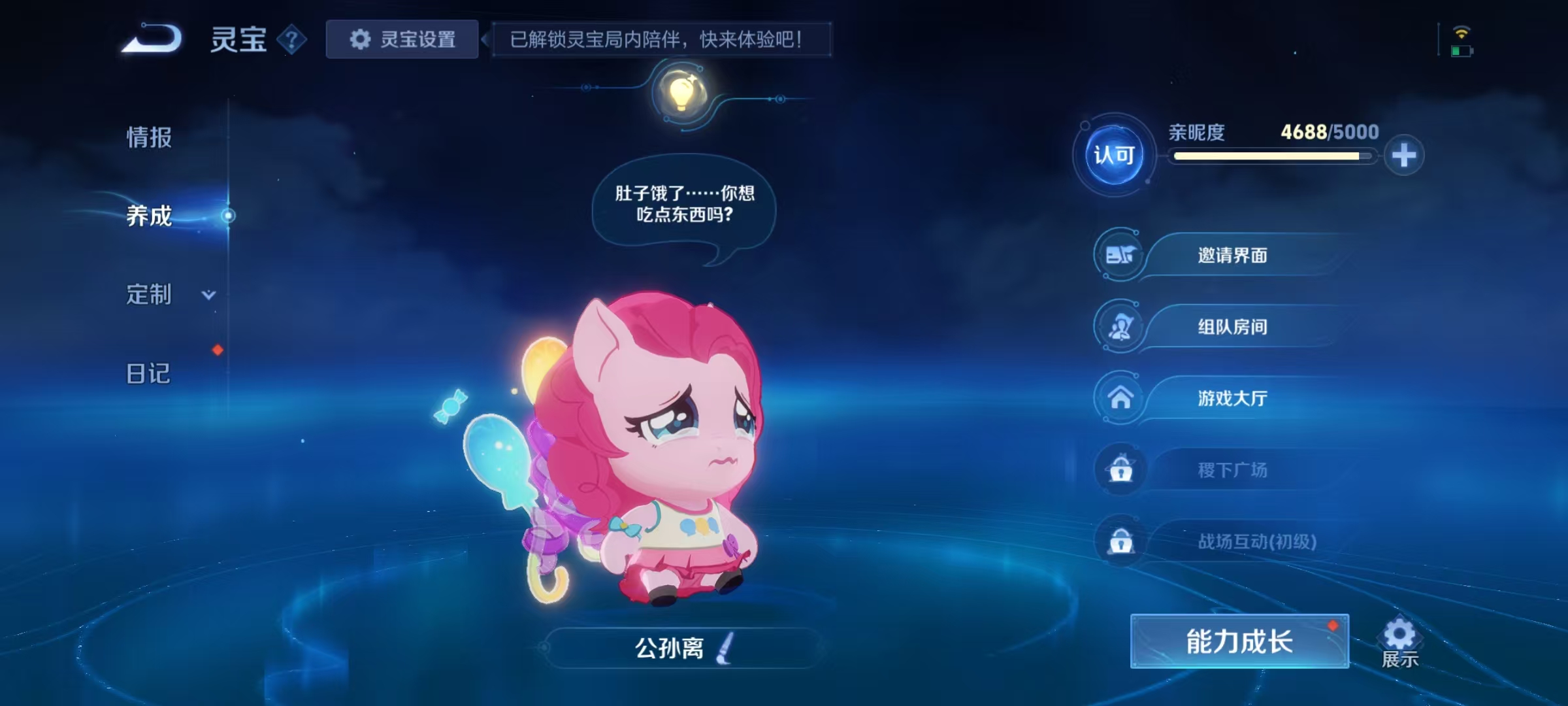Image resolution: width=1568 pixels, height=706 pixels.
Task: Collapse the 灵宝设置 banner arrow
Action: click(485, 41)
